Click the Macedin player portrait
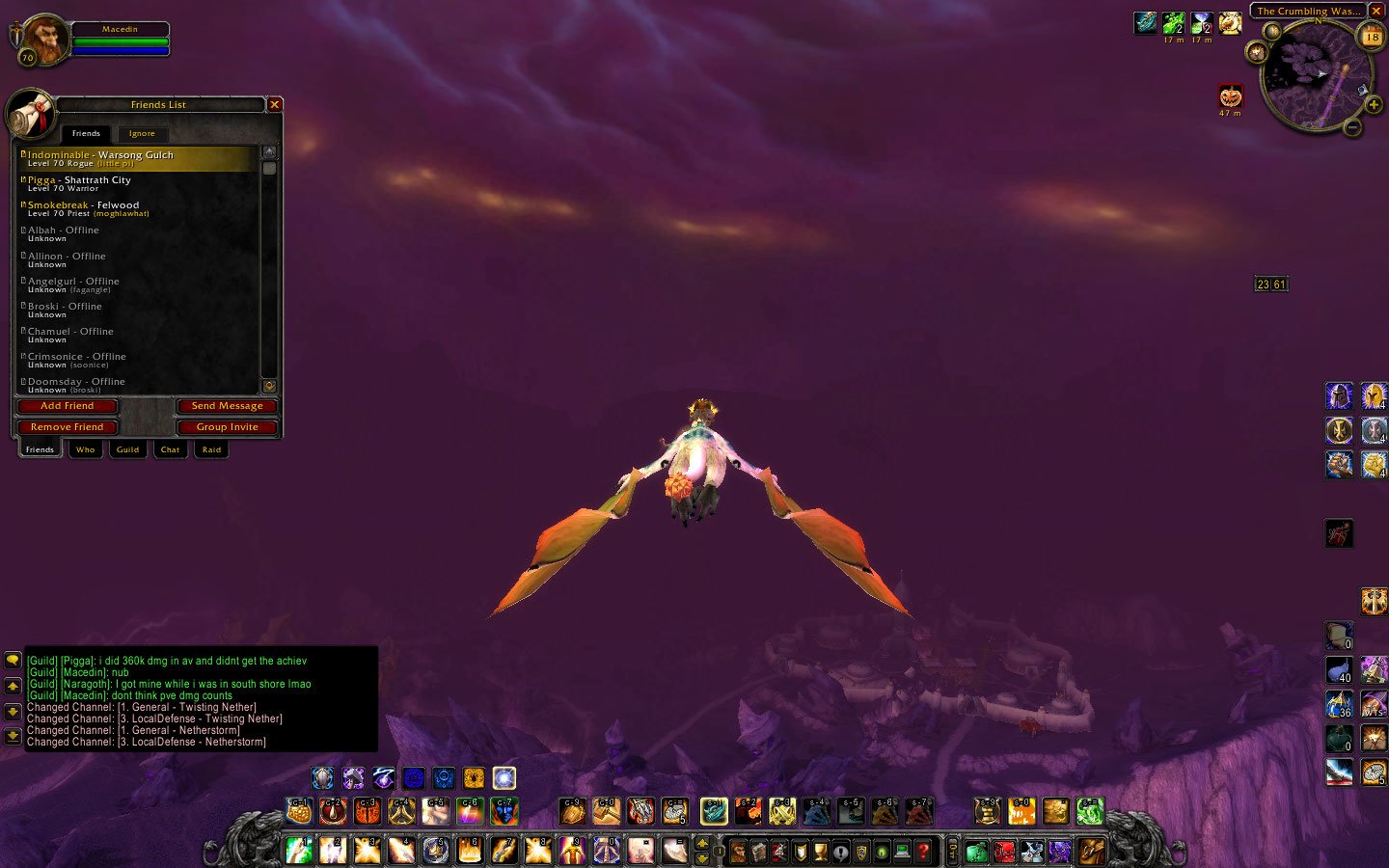The height and width of the screenshot is (868, 1389). click(x=42, y=40)
